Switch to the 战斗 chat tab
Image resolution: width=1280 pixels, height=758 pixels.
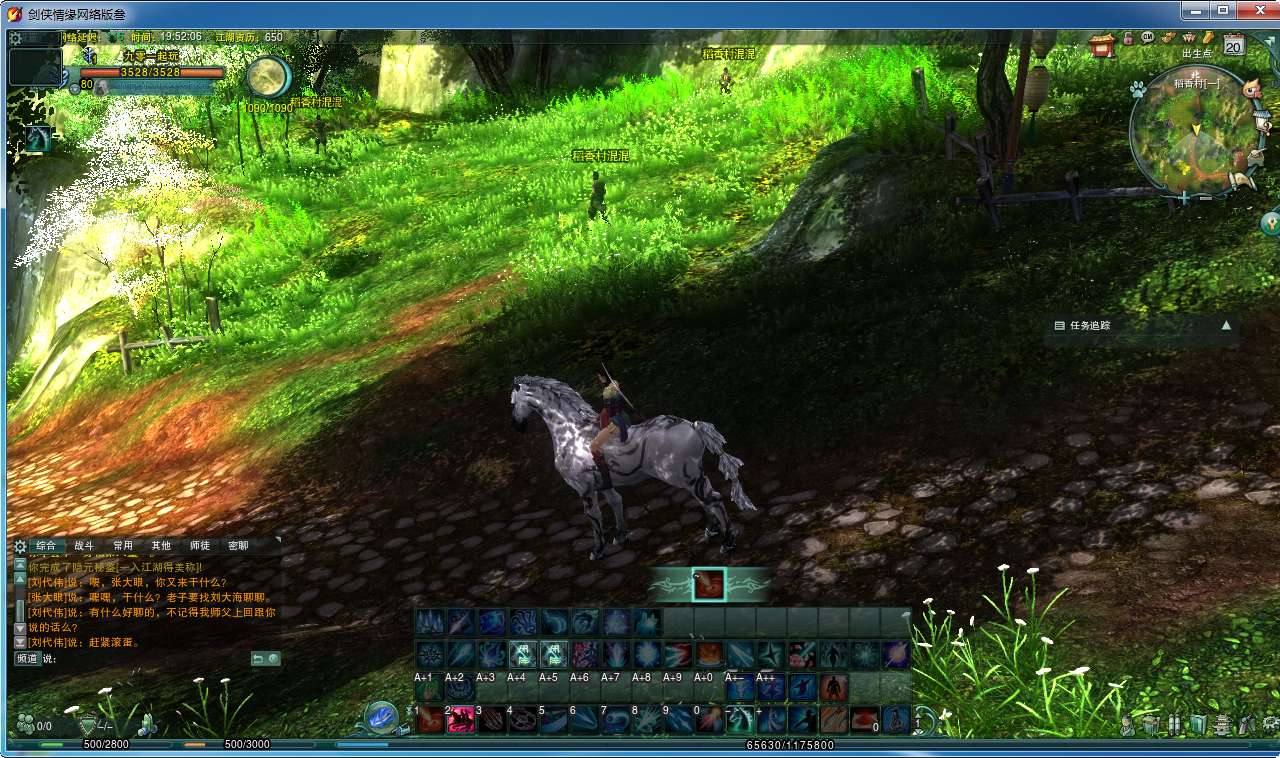(x=84, y=546)
